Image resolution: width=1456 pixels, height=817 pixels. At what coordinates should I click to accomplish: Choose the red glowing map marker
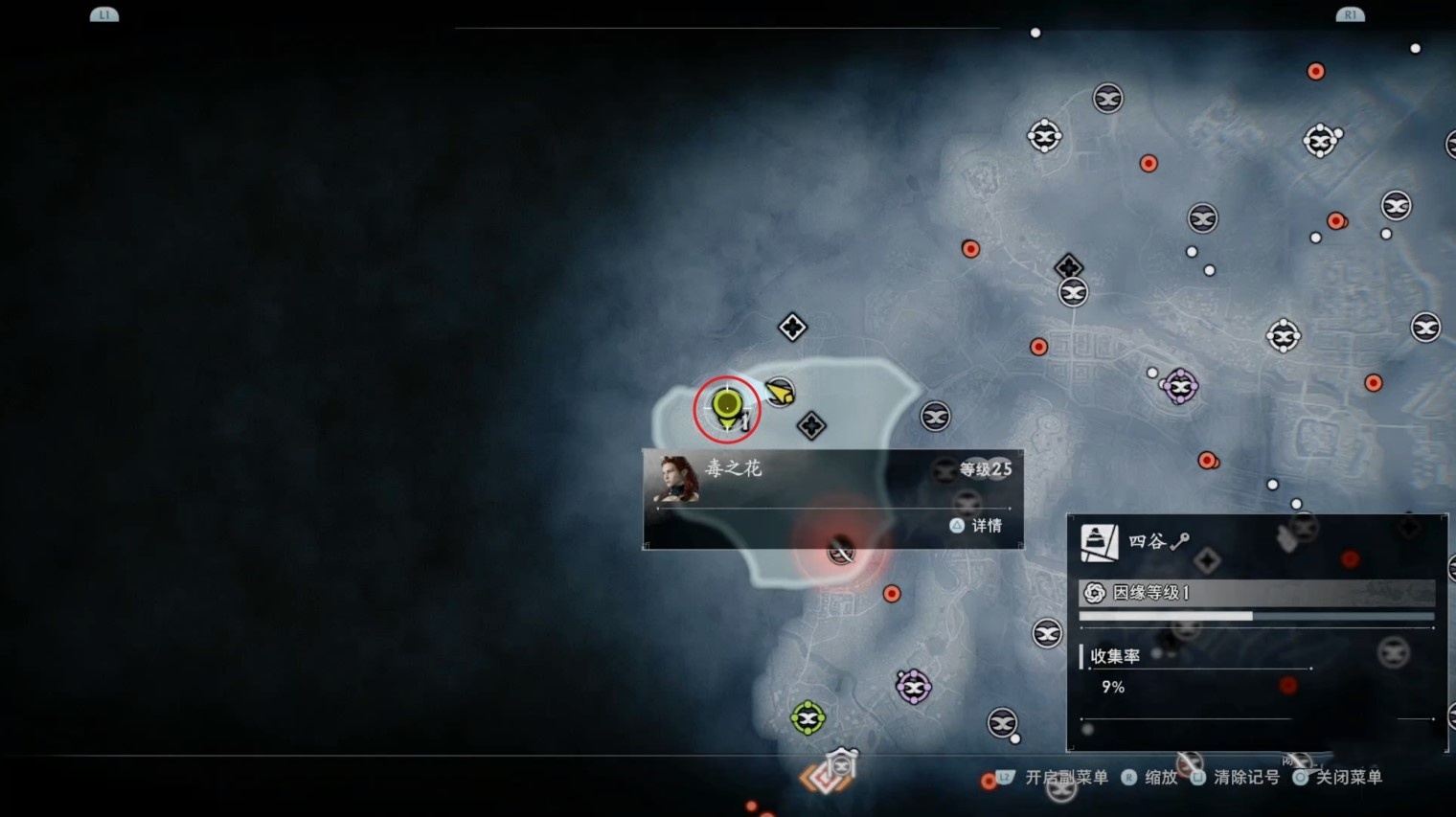tap(841, 551)
